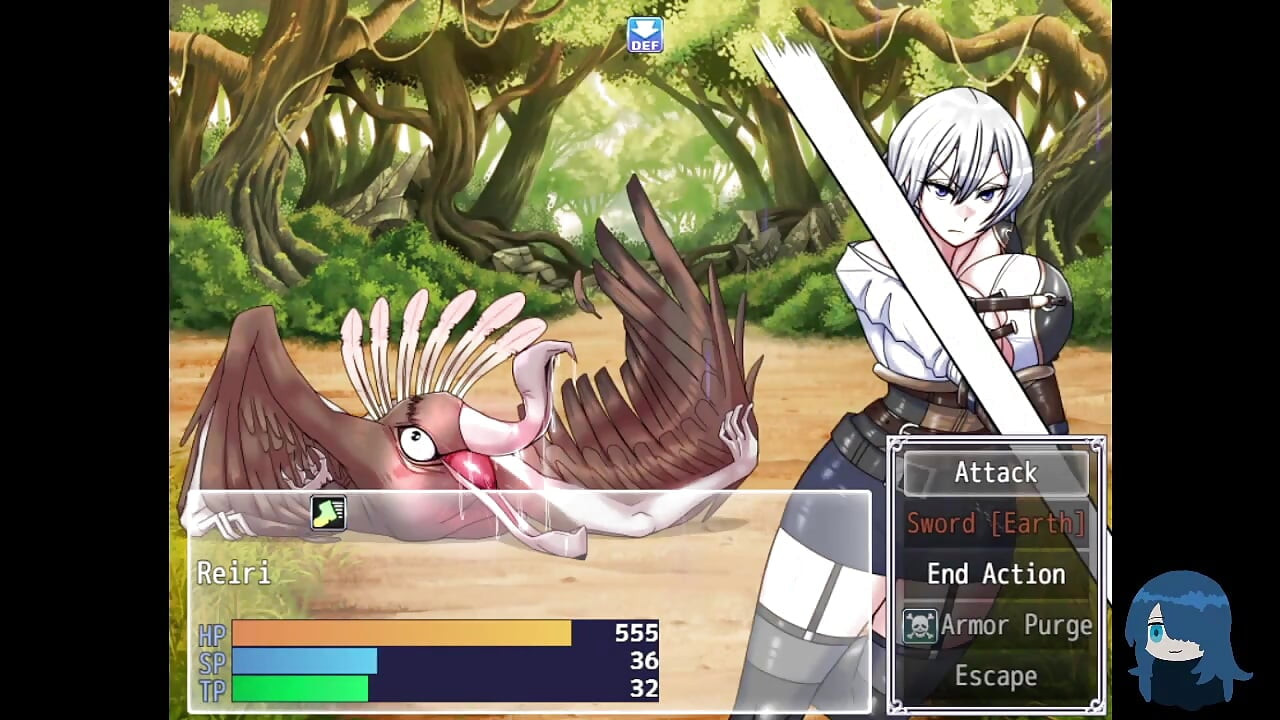Click the SP value showing 36
The width and height of the screenshot is (1280, 720).
644,661
